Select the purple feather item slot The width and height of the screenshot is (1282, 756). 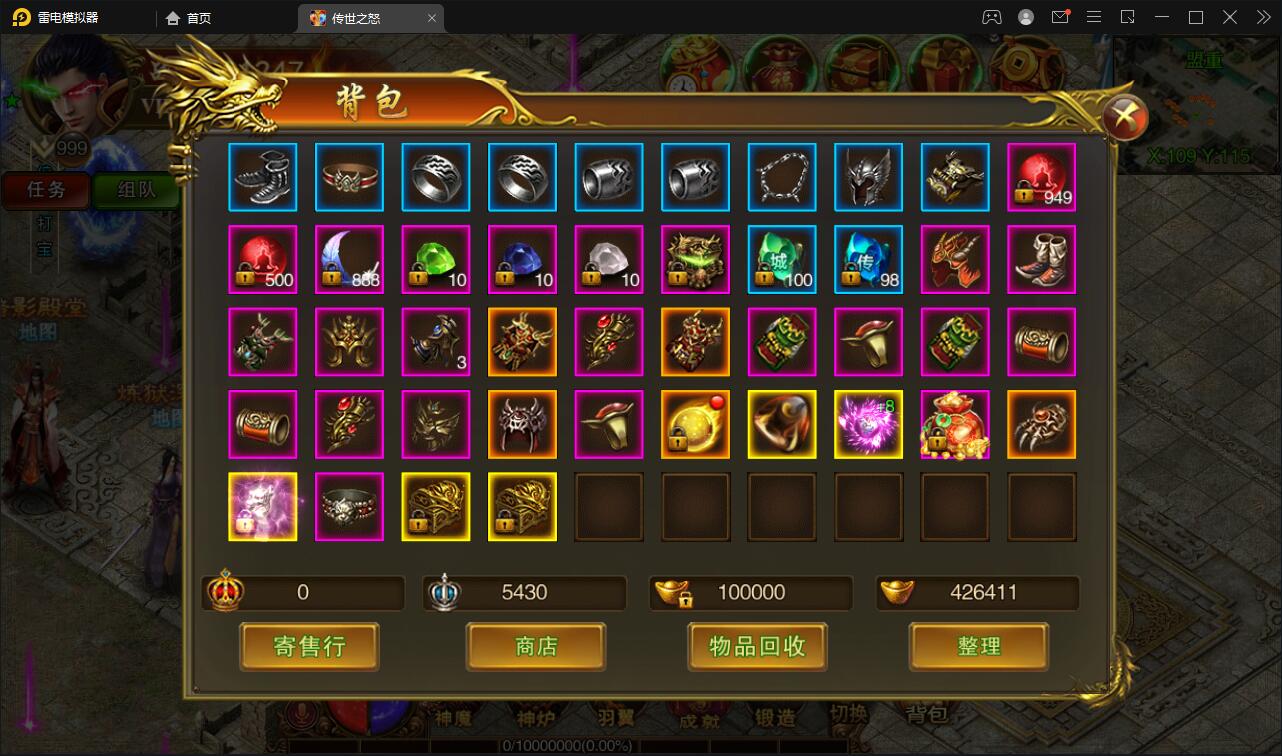pyautogui.click(x=349, y=260)
